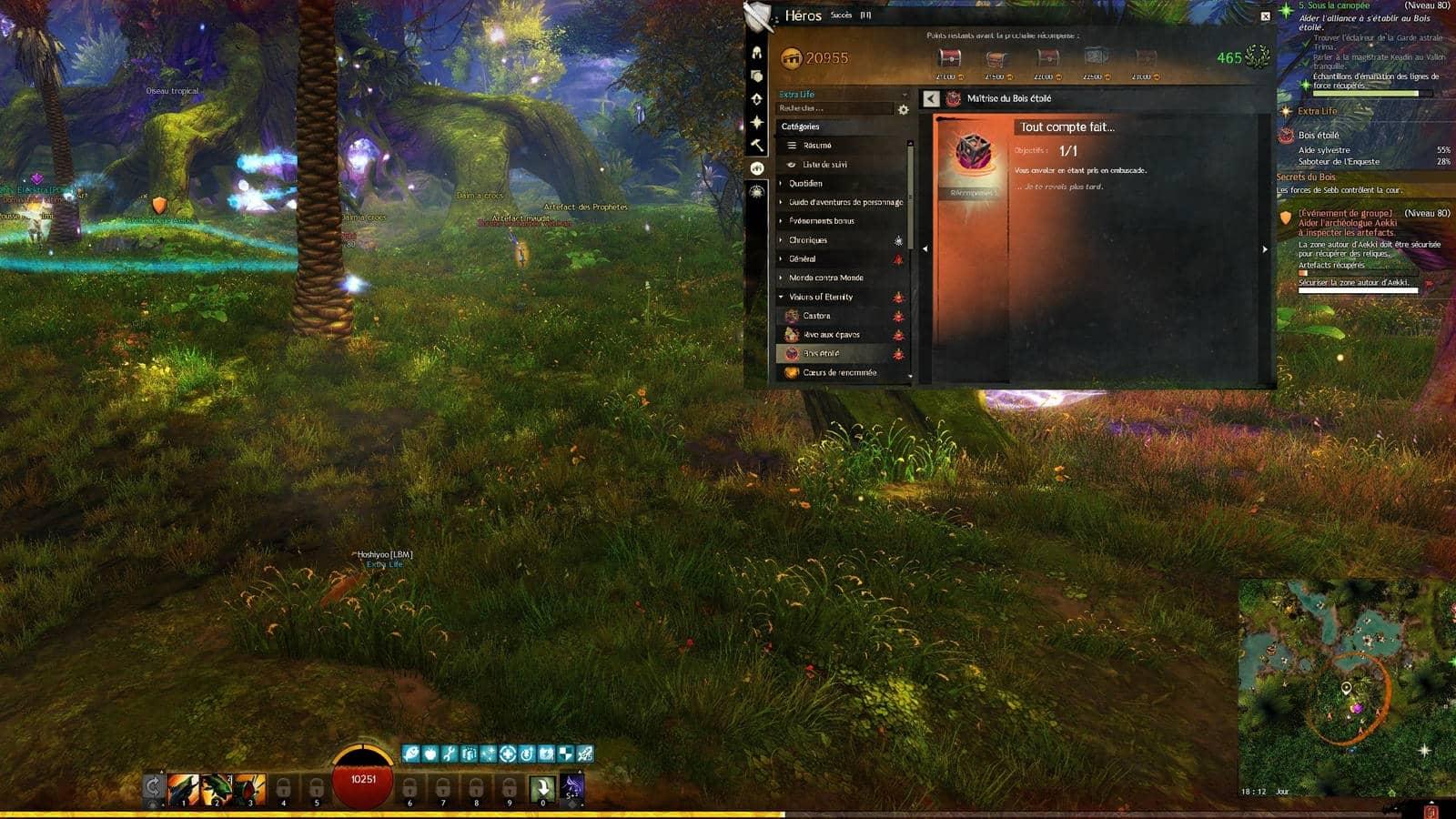Image resolution: width=1456 pixels, height=819 pixels.
Task: Go back from Maîtrise du Bois étoilé
Action: click(x=930, y=98)
